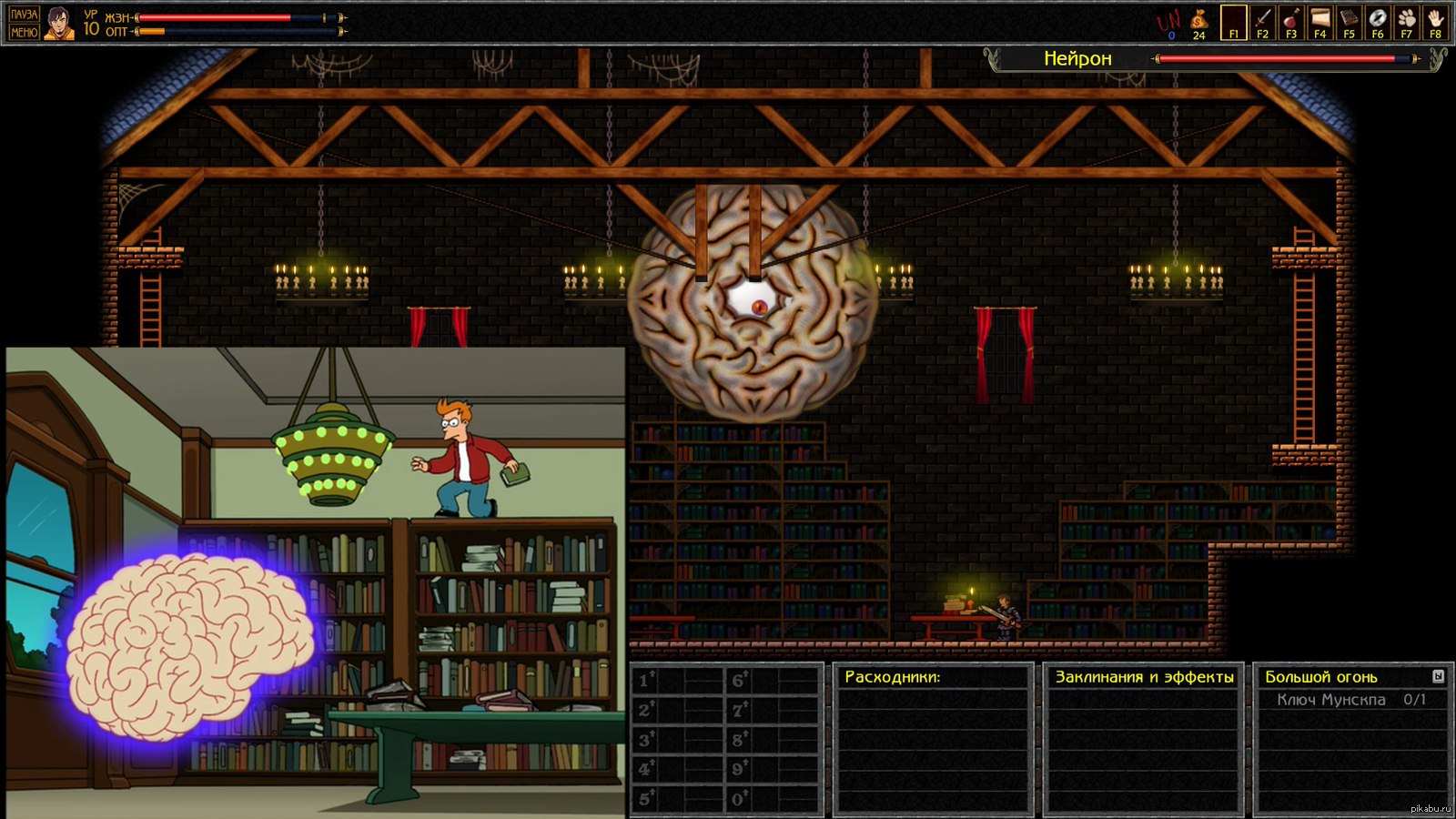Toggle the Большой огонь quest tracker button
Image resolution: width=1456 pixels, height=819 pixels.
point(1438,676)
